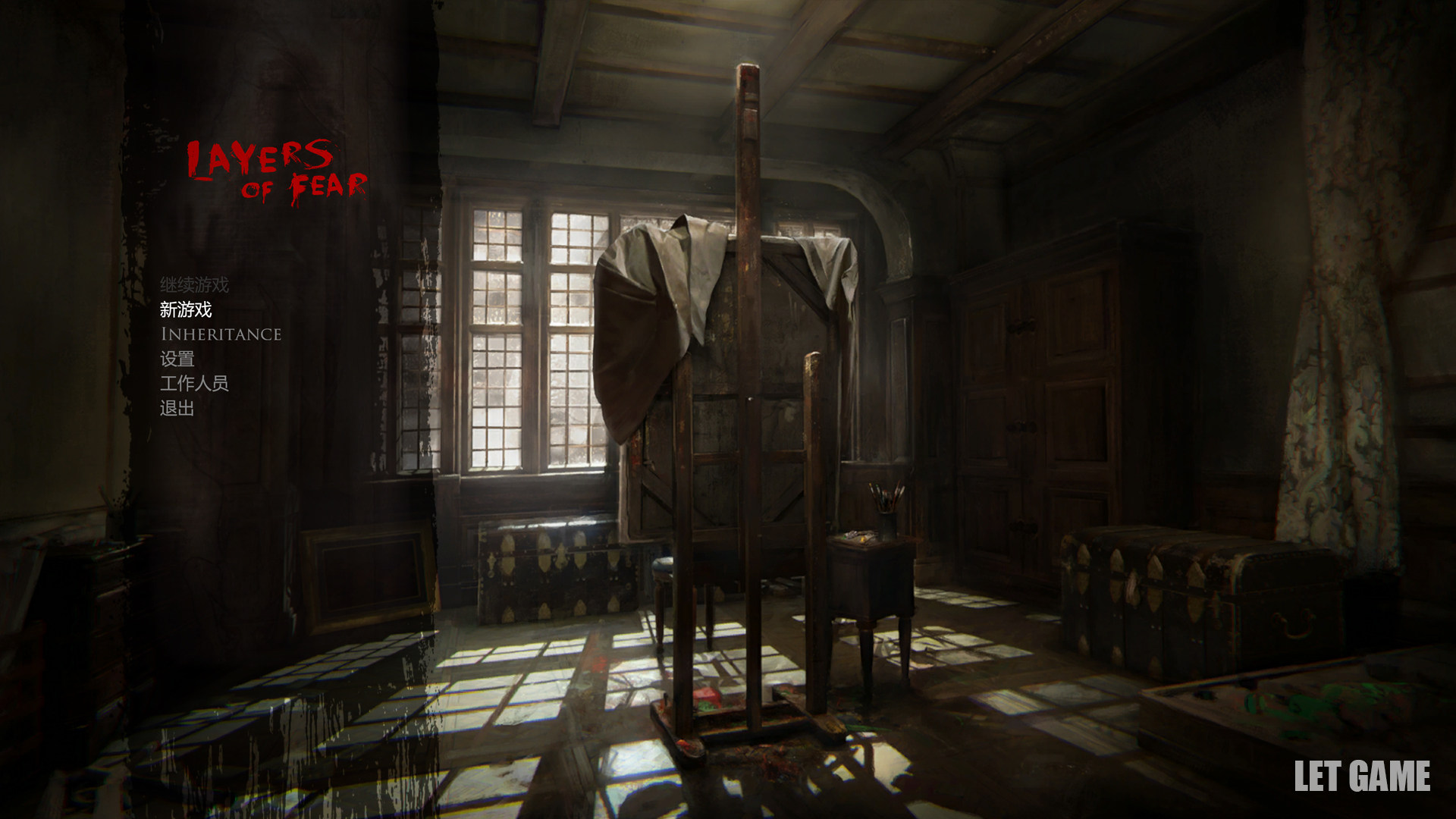This screenshot has width=1456, height=819.
Task: Show the 工作人员 credits
Action: point(194,384)
